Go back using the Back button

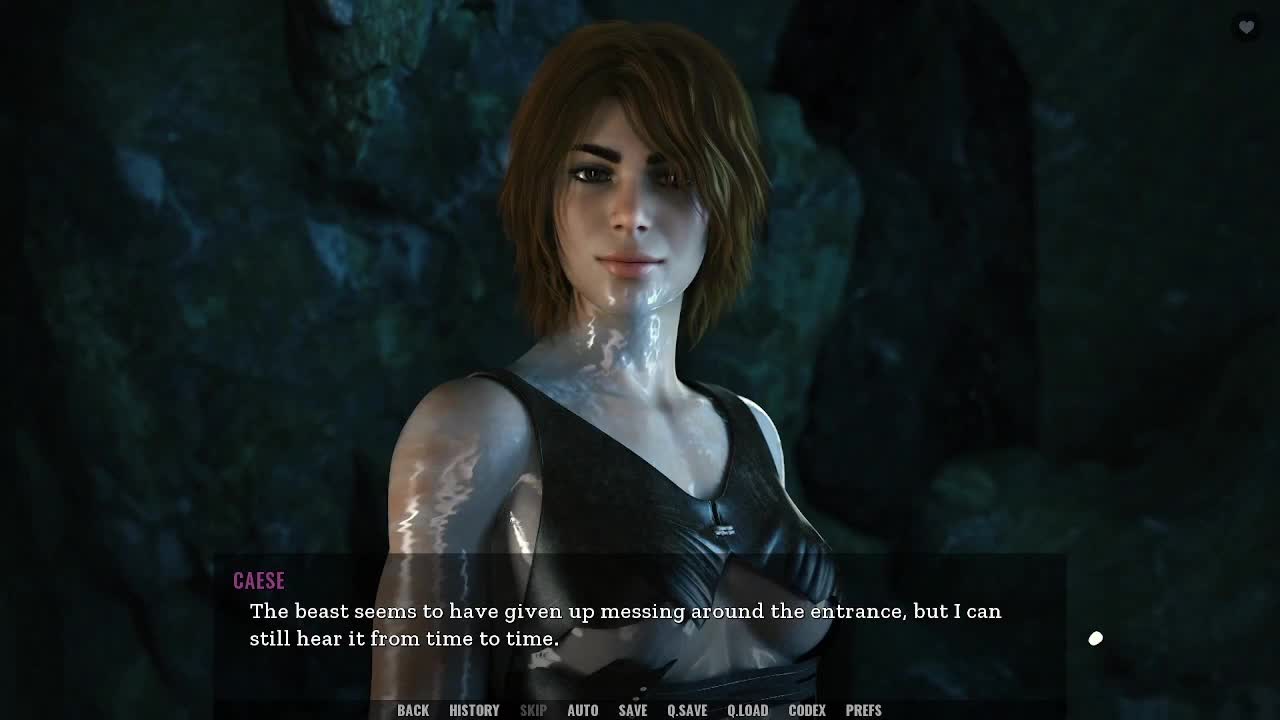pos(413,710)
